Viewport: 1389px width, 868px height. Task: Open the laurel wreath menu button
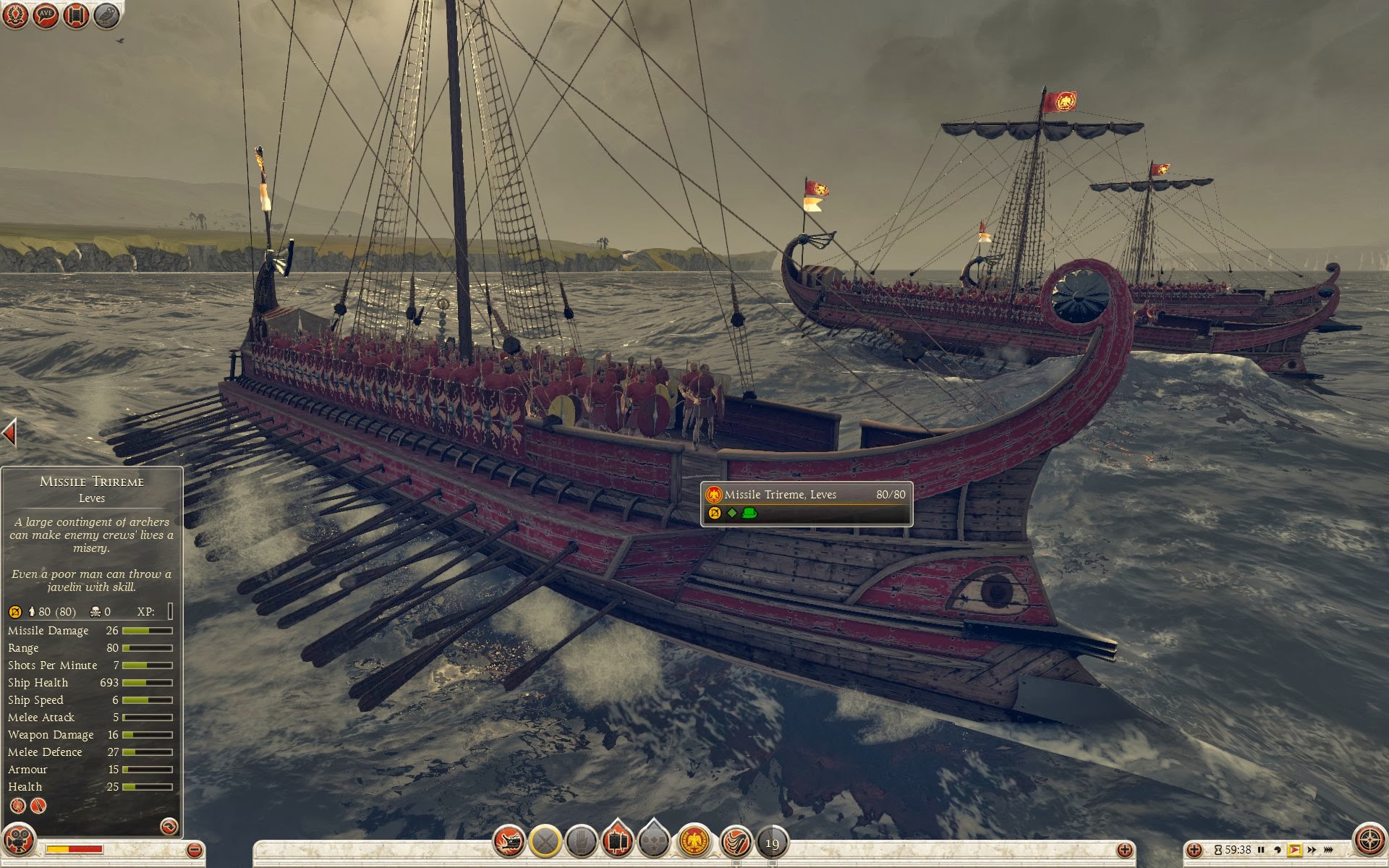point(16,15)
